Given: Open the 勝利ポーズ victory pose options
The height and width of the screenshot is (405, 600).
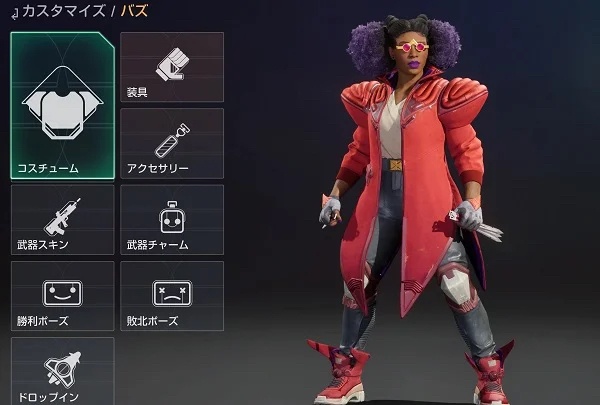Looking at the screenshot, I should [62, 295].
